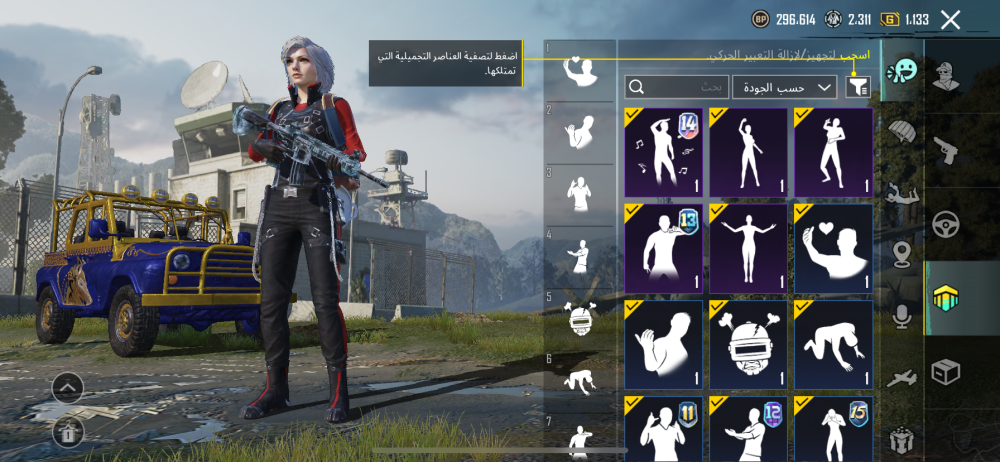Select equipped emote slot 5 with helmet
Image resolution: width=1000 pixels, height=462 pixels.
click(579, 318)
